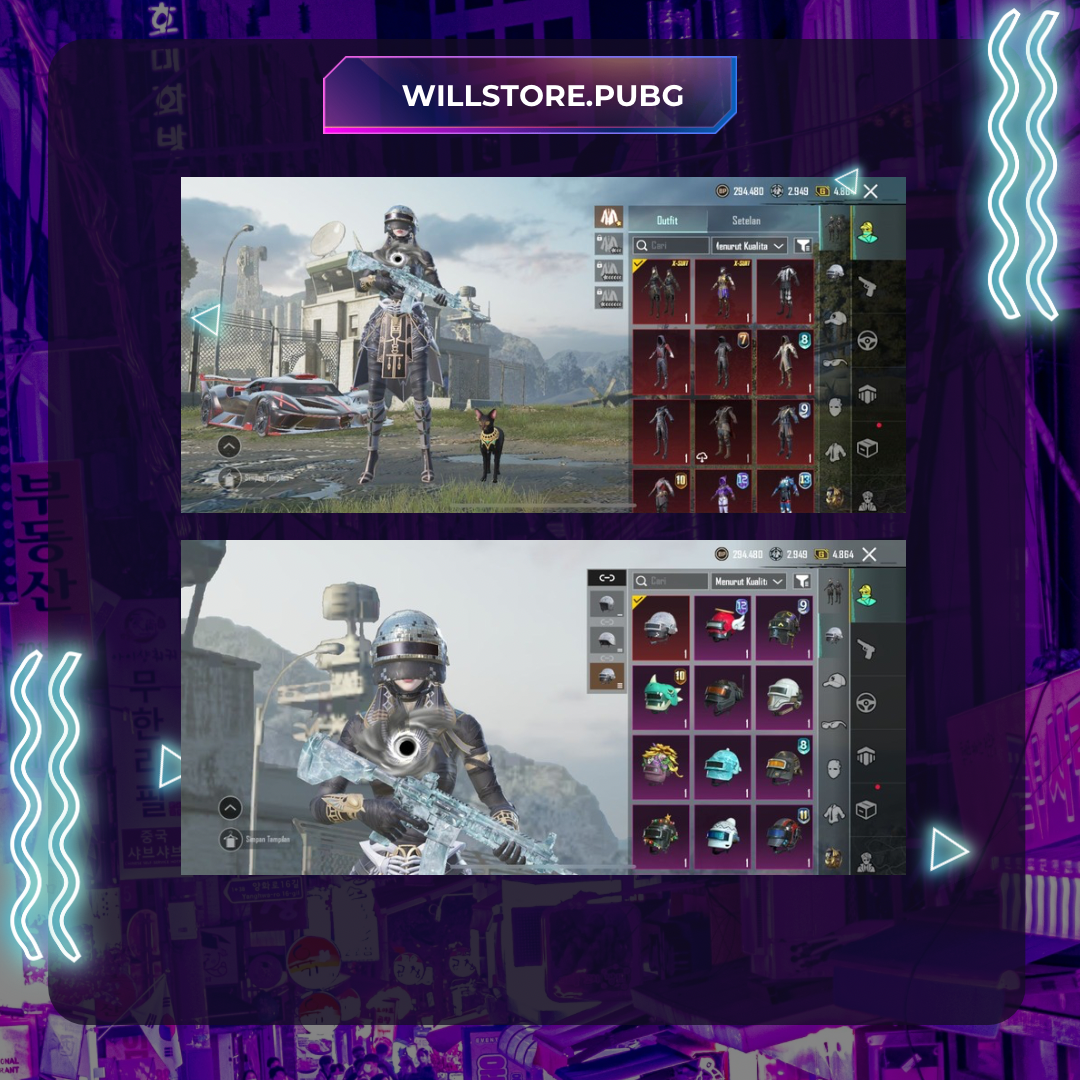This screenshot has height=1080, width=1080.
Task: Select the red winged helmet with halo
Action: pos(723,628)
